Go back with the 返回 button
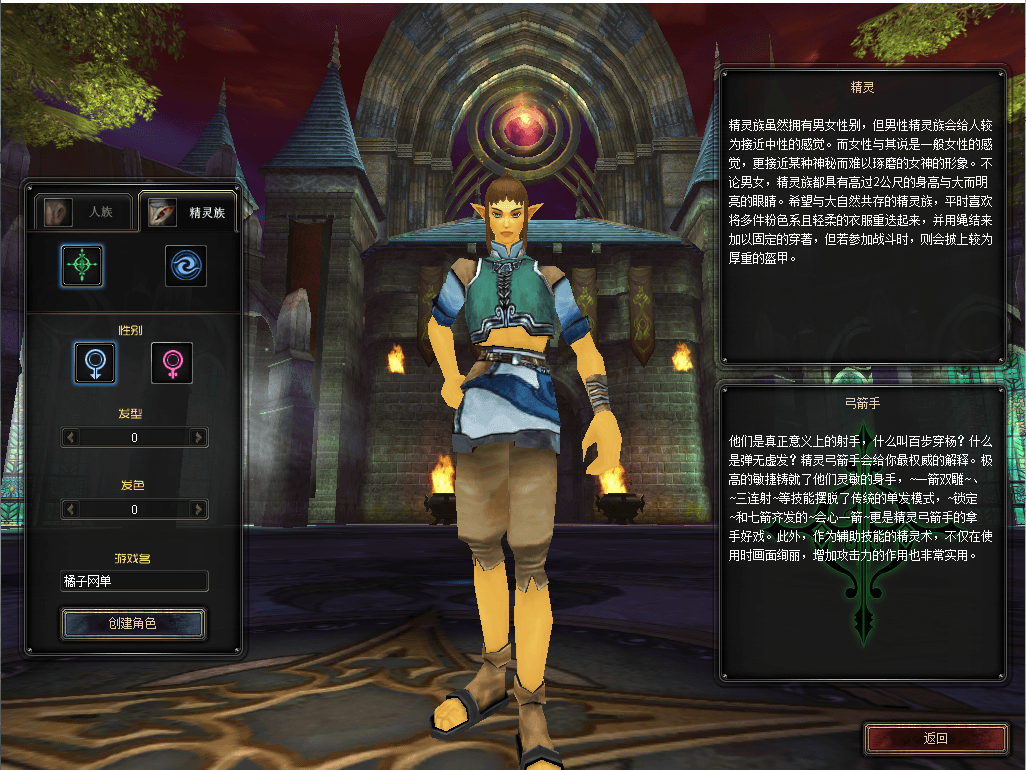The width and height of the screenshot is (1026, 770). [936, 739]
